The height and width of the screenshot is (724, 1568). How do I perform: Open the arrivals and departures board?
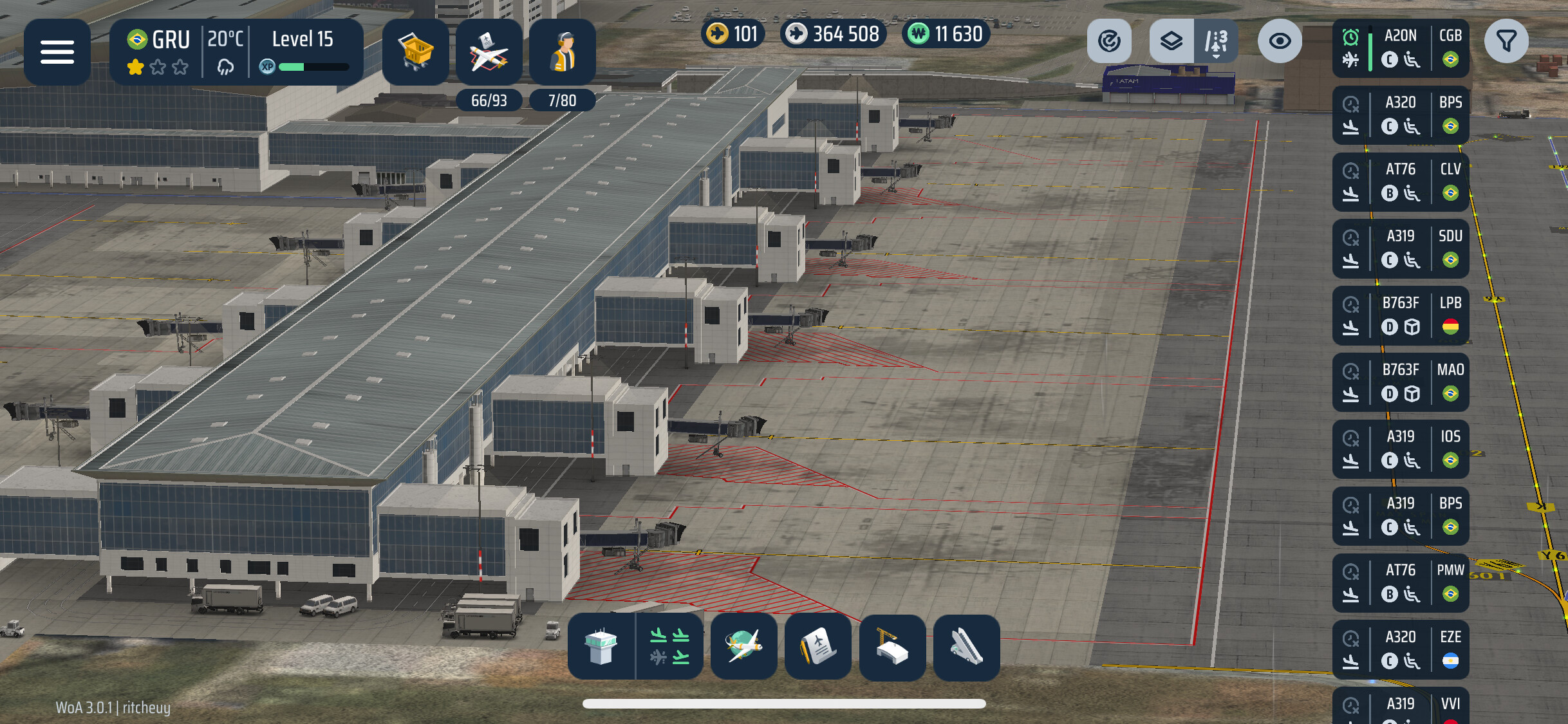click(x=669, y=647)
